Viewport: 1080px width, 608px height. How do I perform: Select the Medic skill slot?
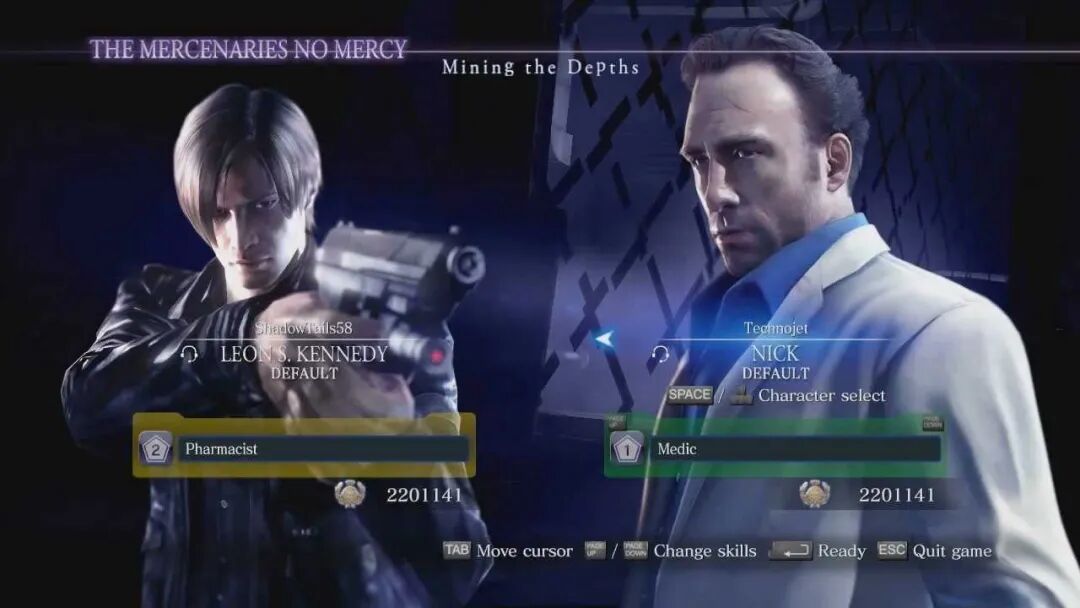tap(775, 449)
